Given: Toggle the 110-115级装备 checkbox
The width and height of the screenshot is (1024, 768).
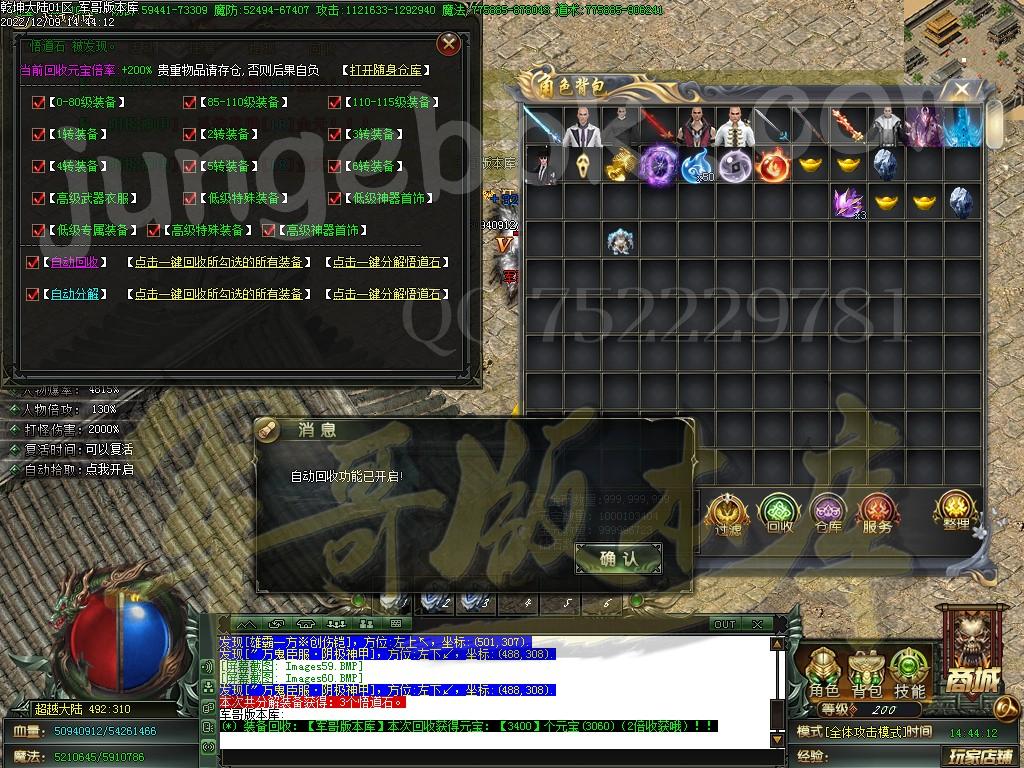Looking at the screenshot, I should pos(334,102).
